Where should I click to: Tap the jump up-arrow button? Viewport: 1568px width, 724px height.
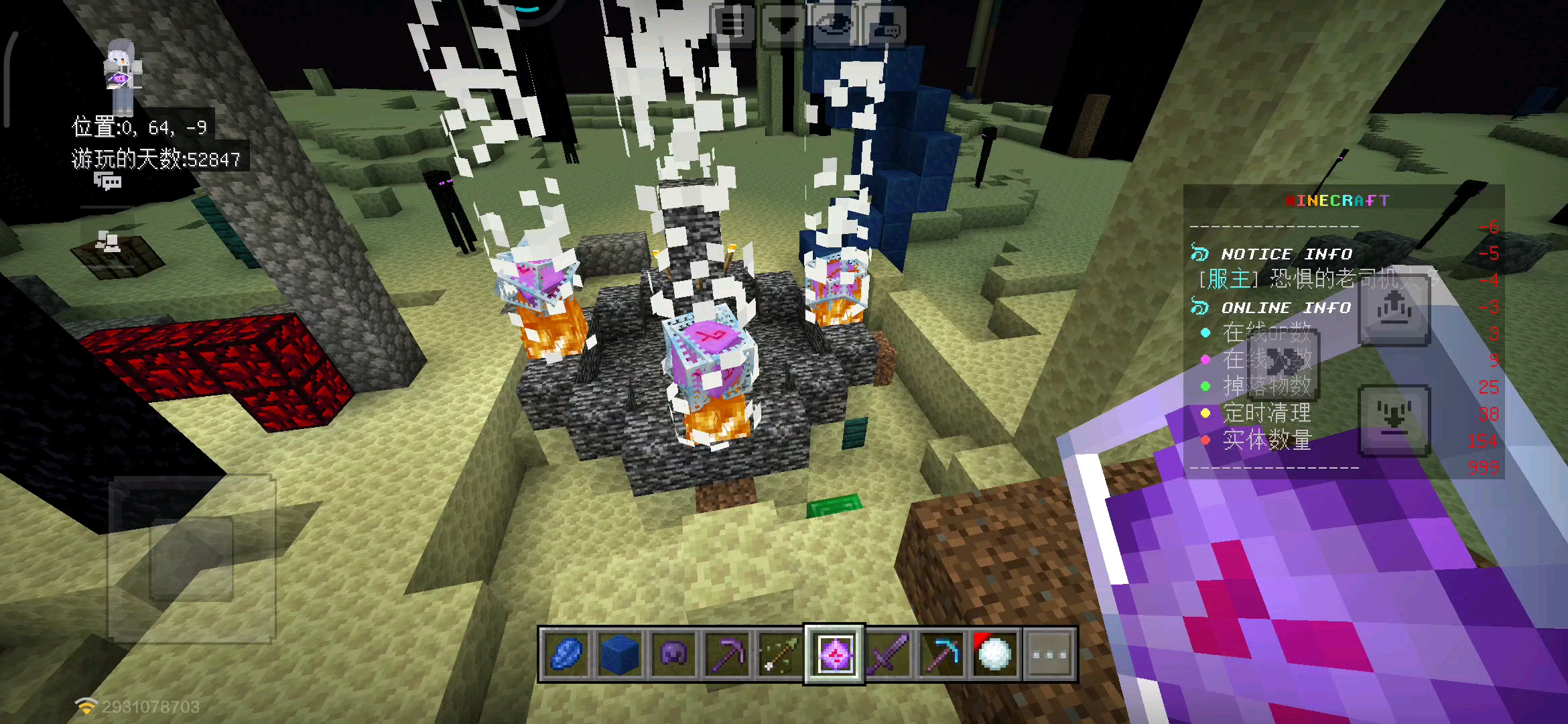tap(1394, 311)
